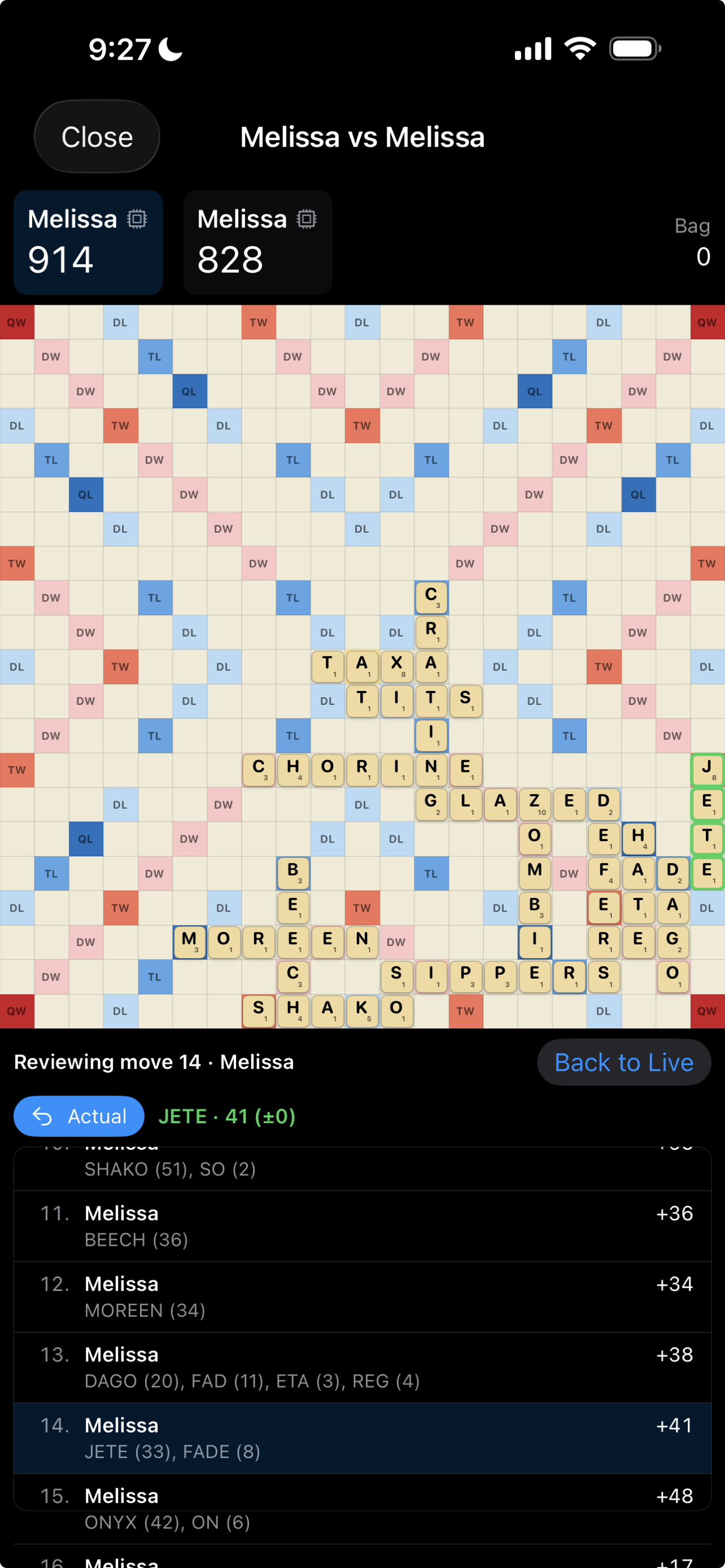
Task: Tap the JETE 41 score label
Action: (226, 1116)
